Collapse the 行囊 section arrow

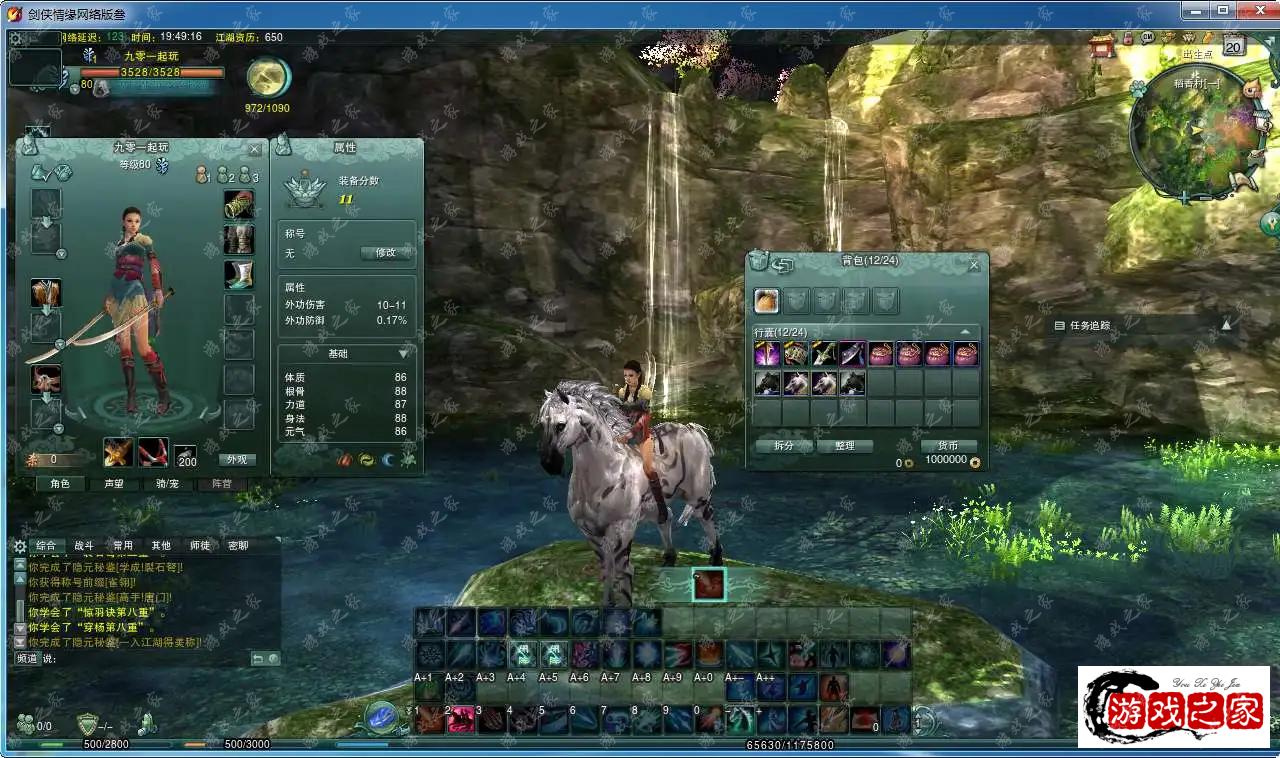click(965, 332)
